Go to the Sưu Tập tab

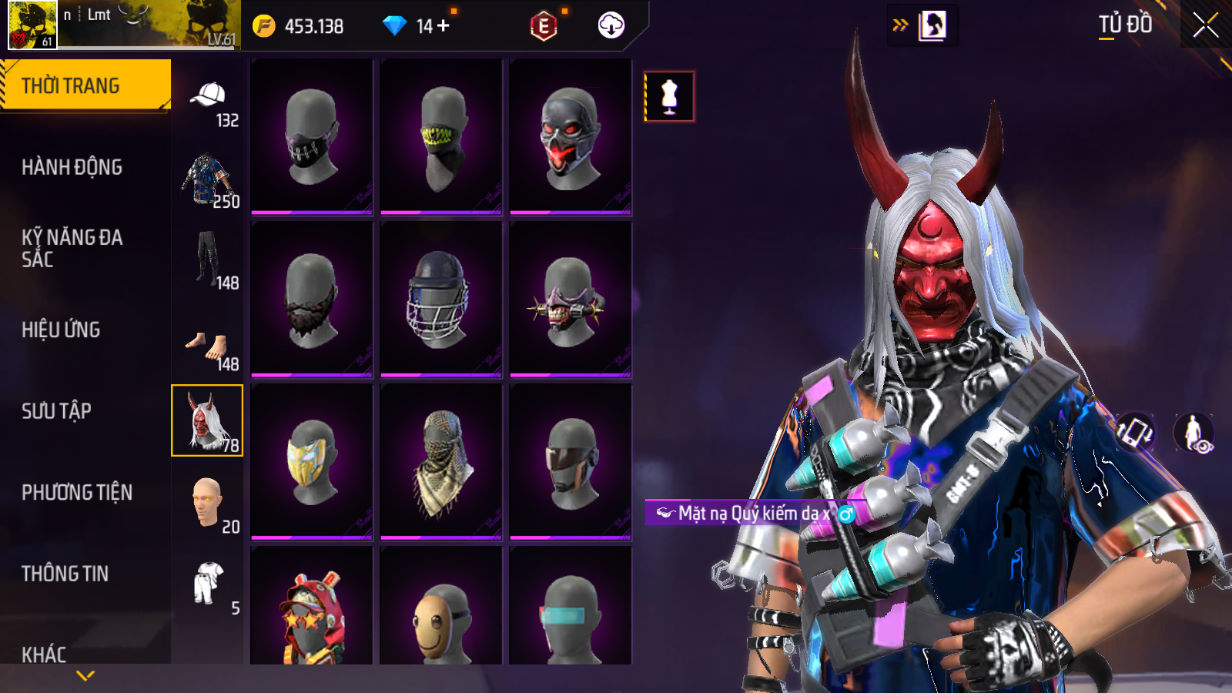[57, 410]
